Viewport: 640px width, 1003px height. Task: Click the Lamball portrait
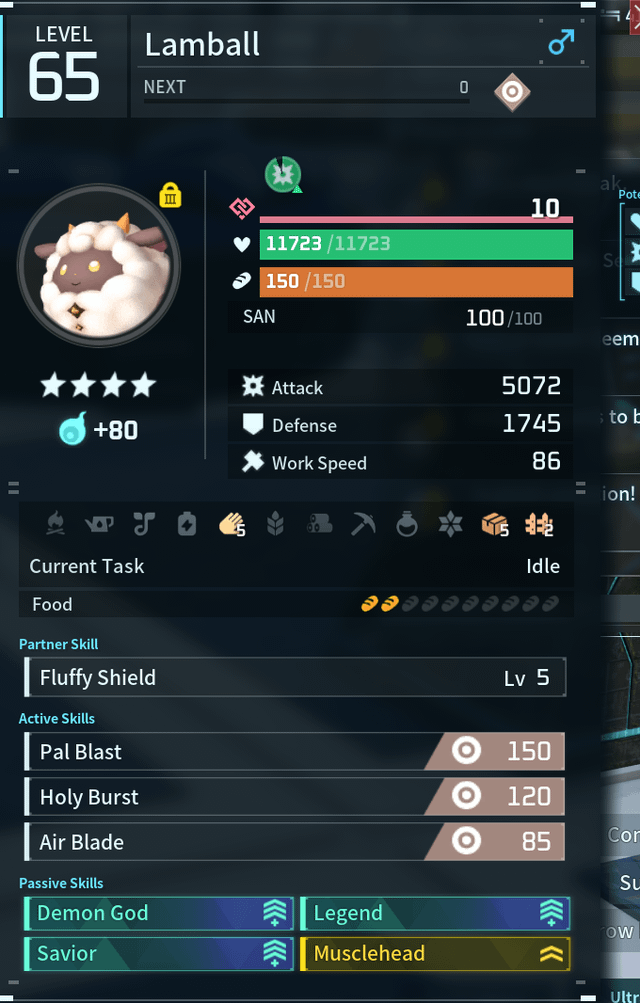pos(98,264)
